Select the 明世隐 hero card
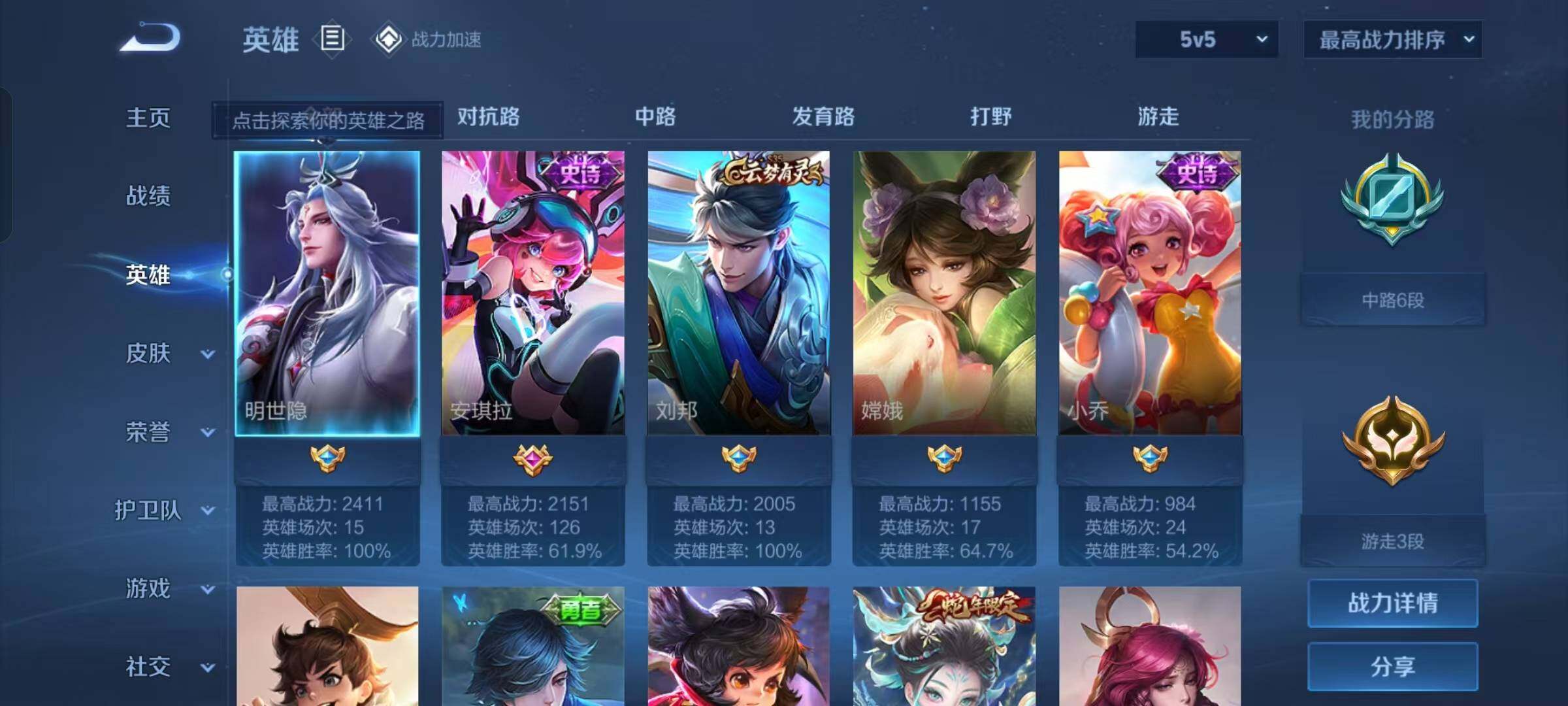Viewport: 1568px width, 706px height. coord(327,294)
